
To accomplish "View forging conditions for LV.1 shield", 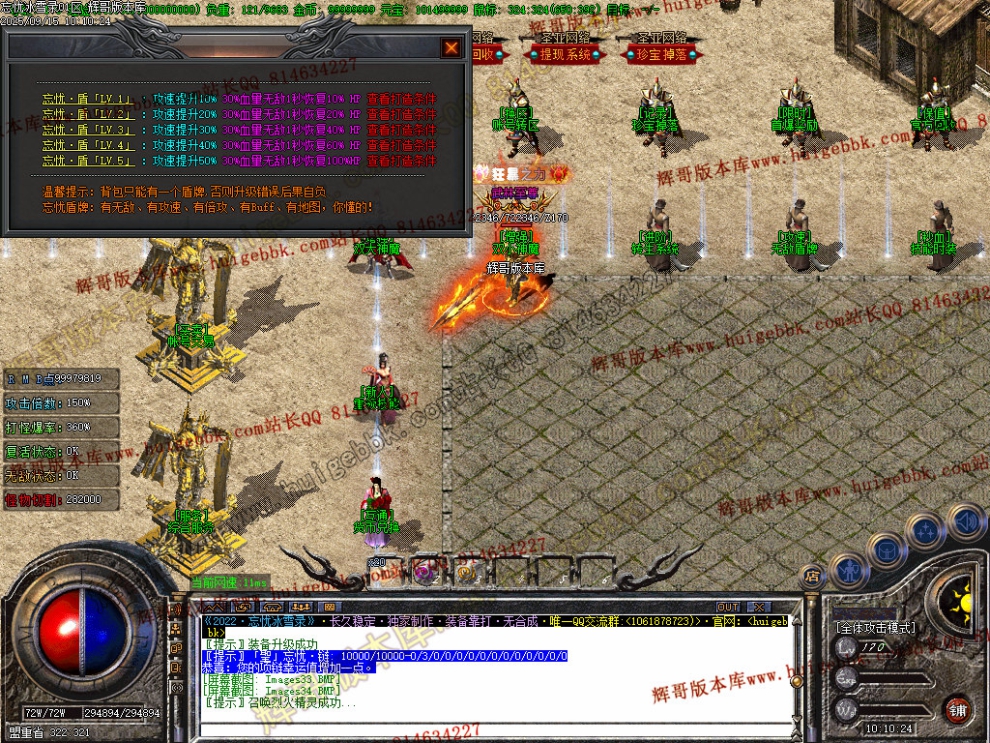I will (401, 100).
